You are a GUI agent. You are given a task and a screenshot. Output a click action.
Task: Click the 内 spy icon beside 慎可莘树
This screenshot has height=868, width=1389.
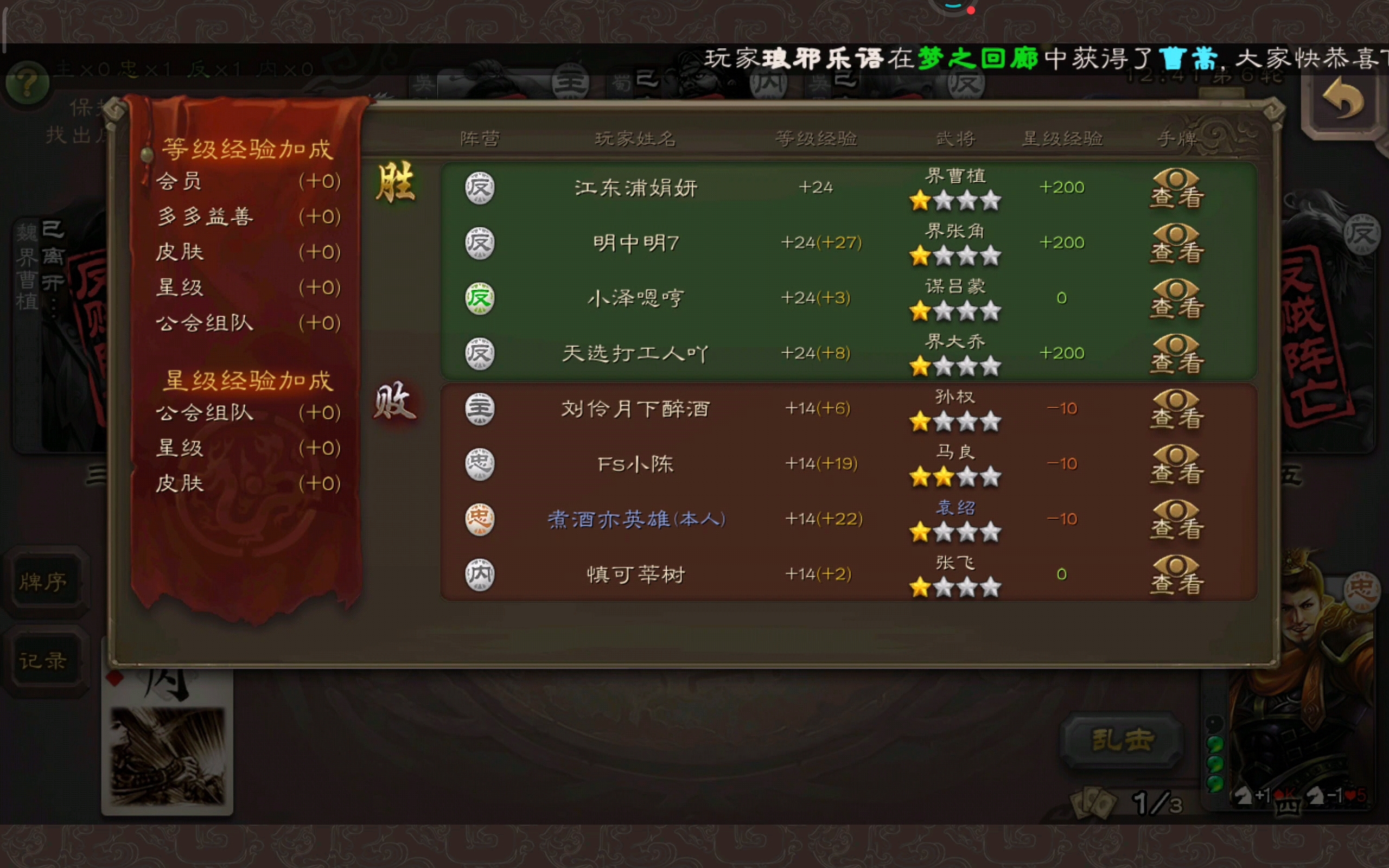pos(480,574)
